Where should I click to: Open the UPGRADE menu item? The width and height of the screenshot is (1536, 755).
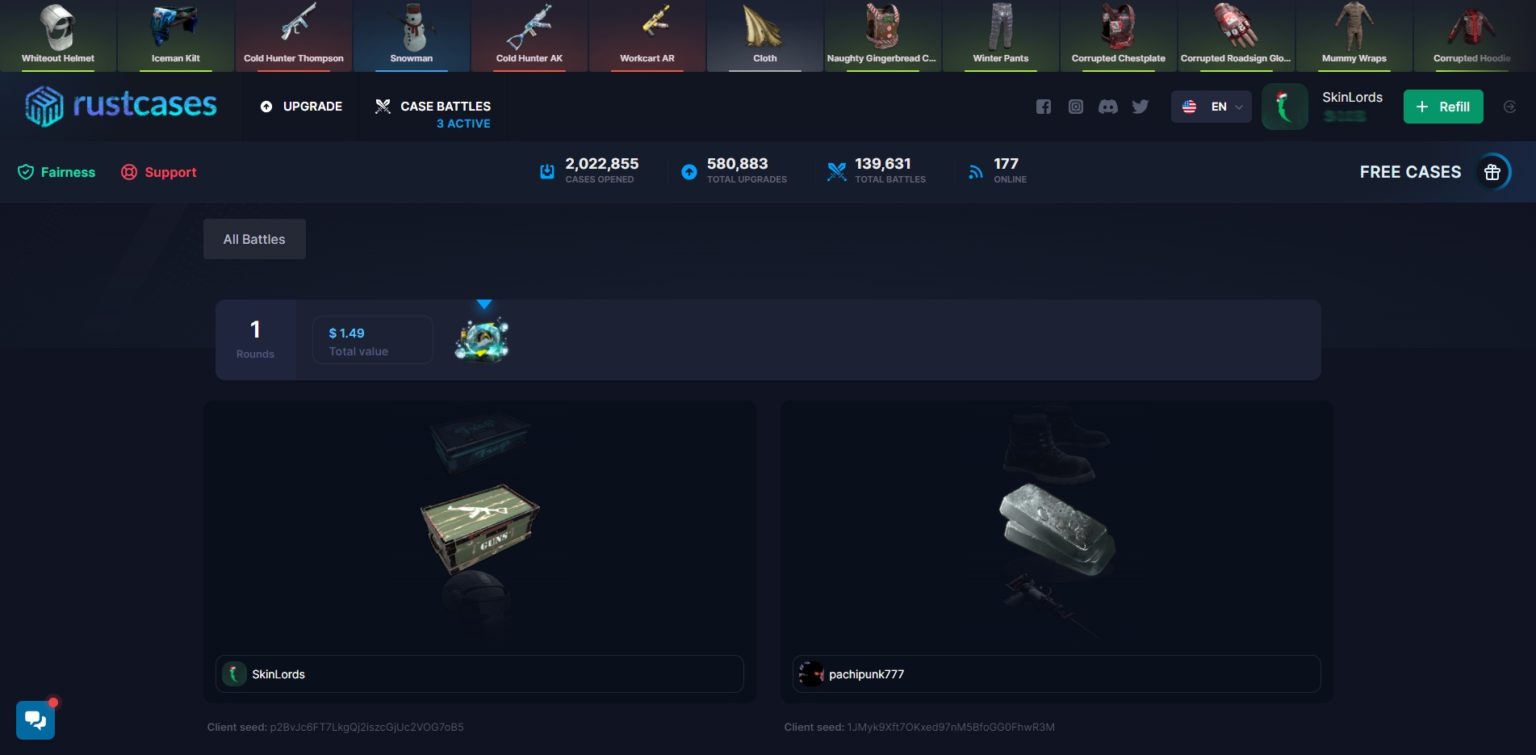coord(311,105)
